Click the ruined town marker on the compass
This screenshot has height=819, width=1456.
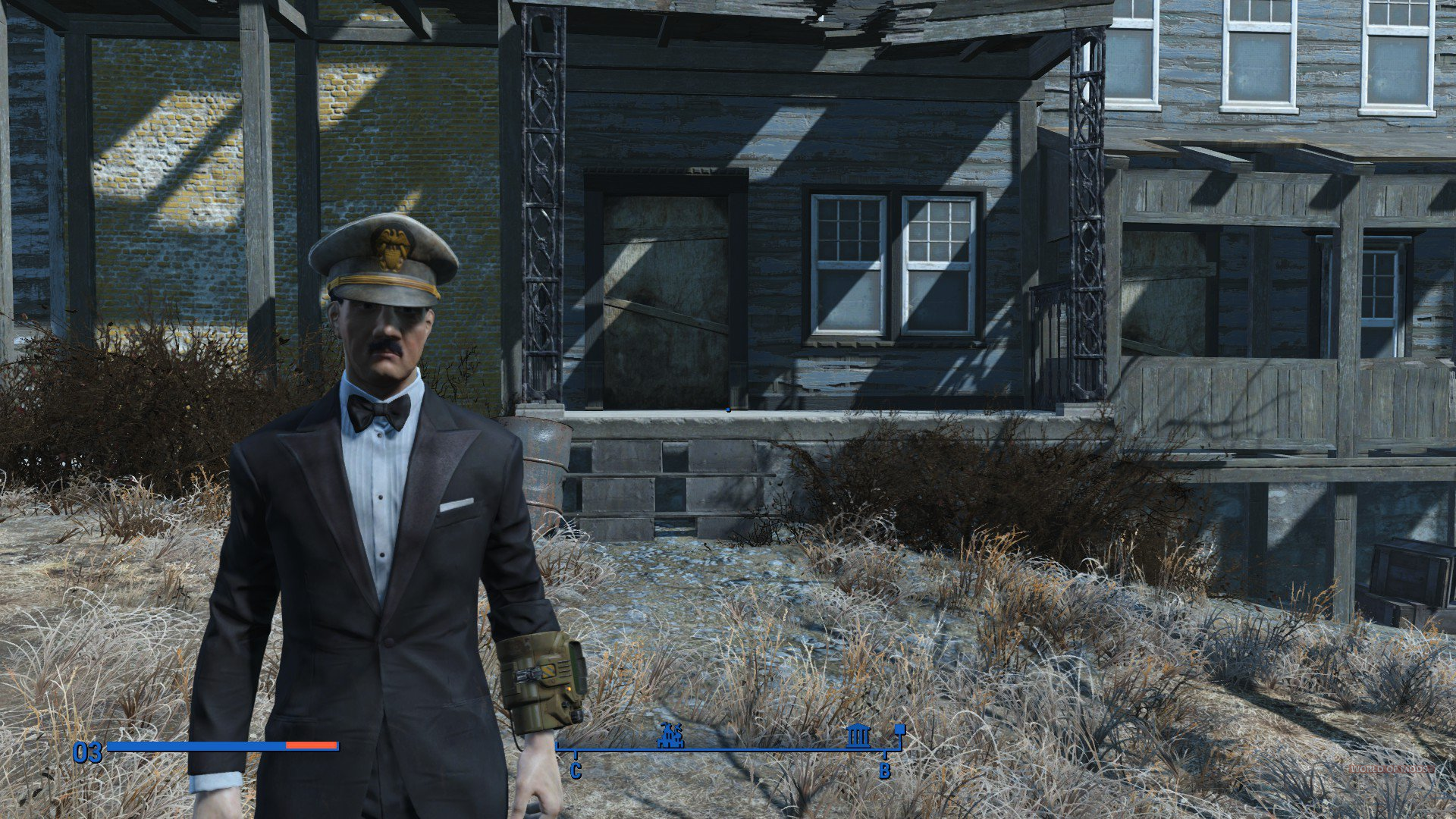pyautogui.click(x=670, y=735)
